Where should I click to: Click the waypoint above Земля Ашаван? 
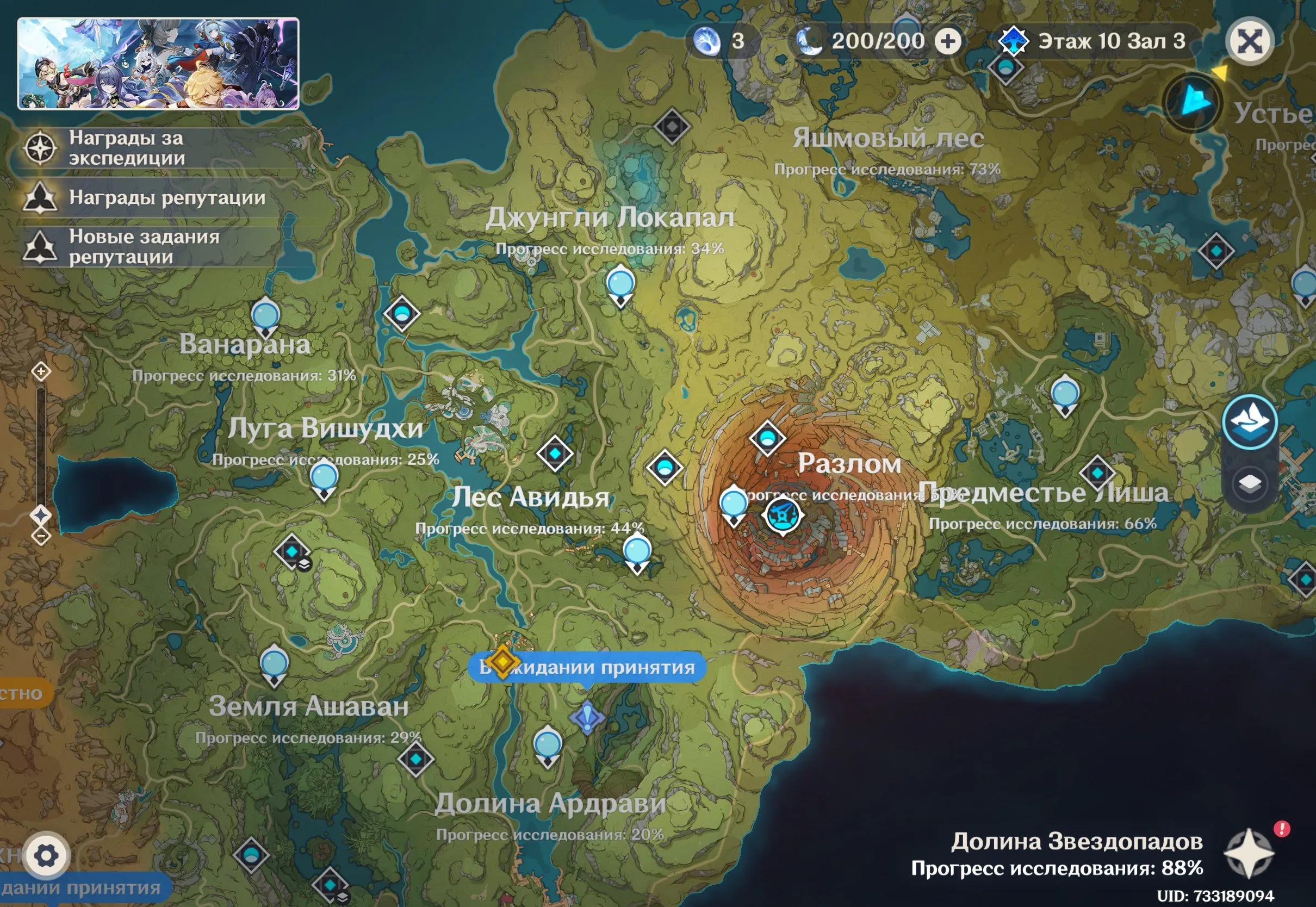coord(274,664)
